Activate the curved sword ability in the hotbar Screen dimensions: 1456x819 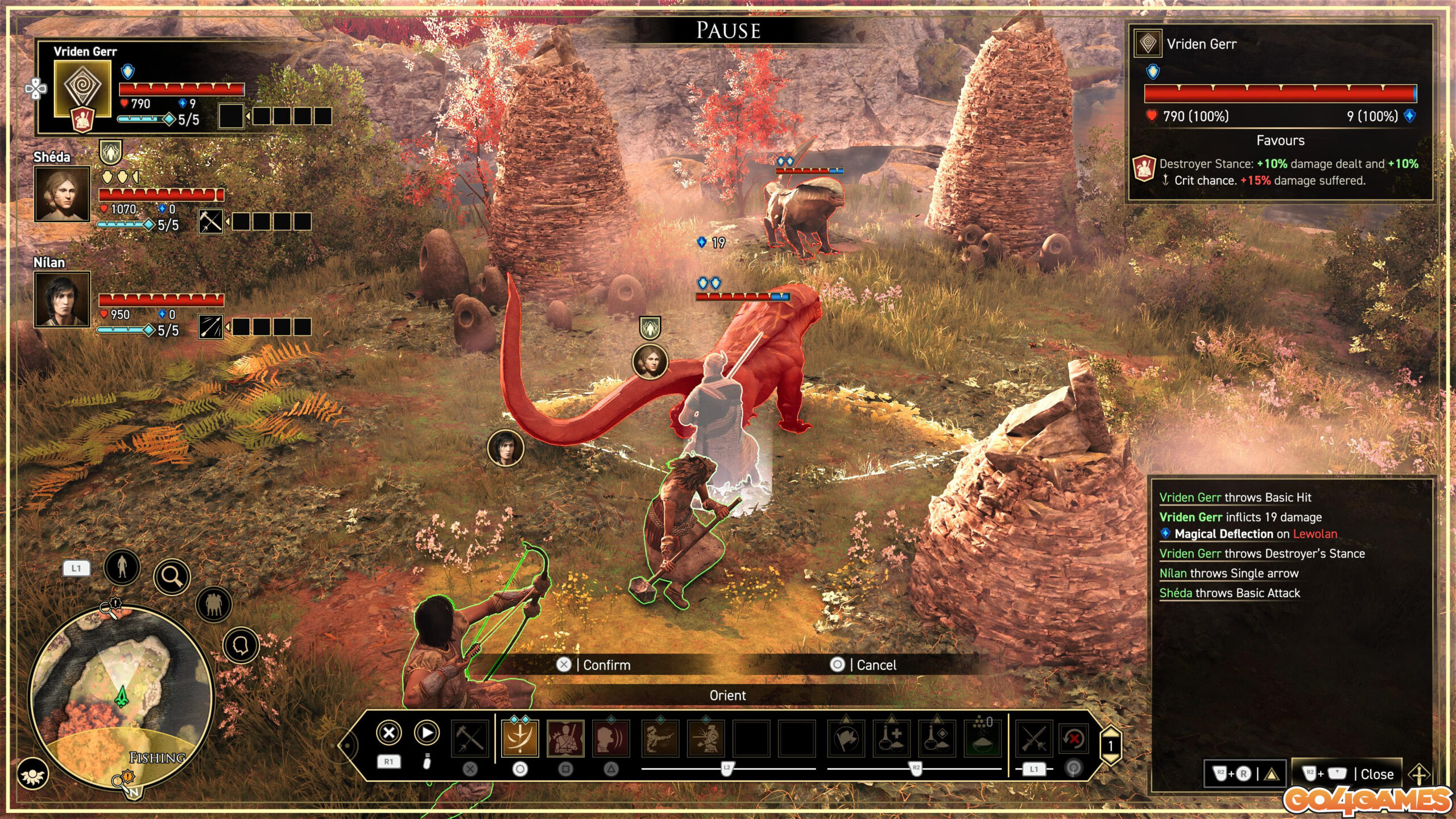pos(520,738)
